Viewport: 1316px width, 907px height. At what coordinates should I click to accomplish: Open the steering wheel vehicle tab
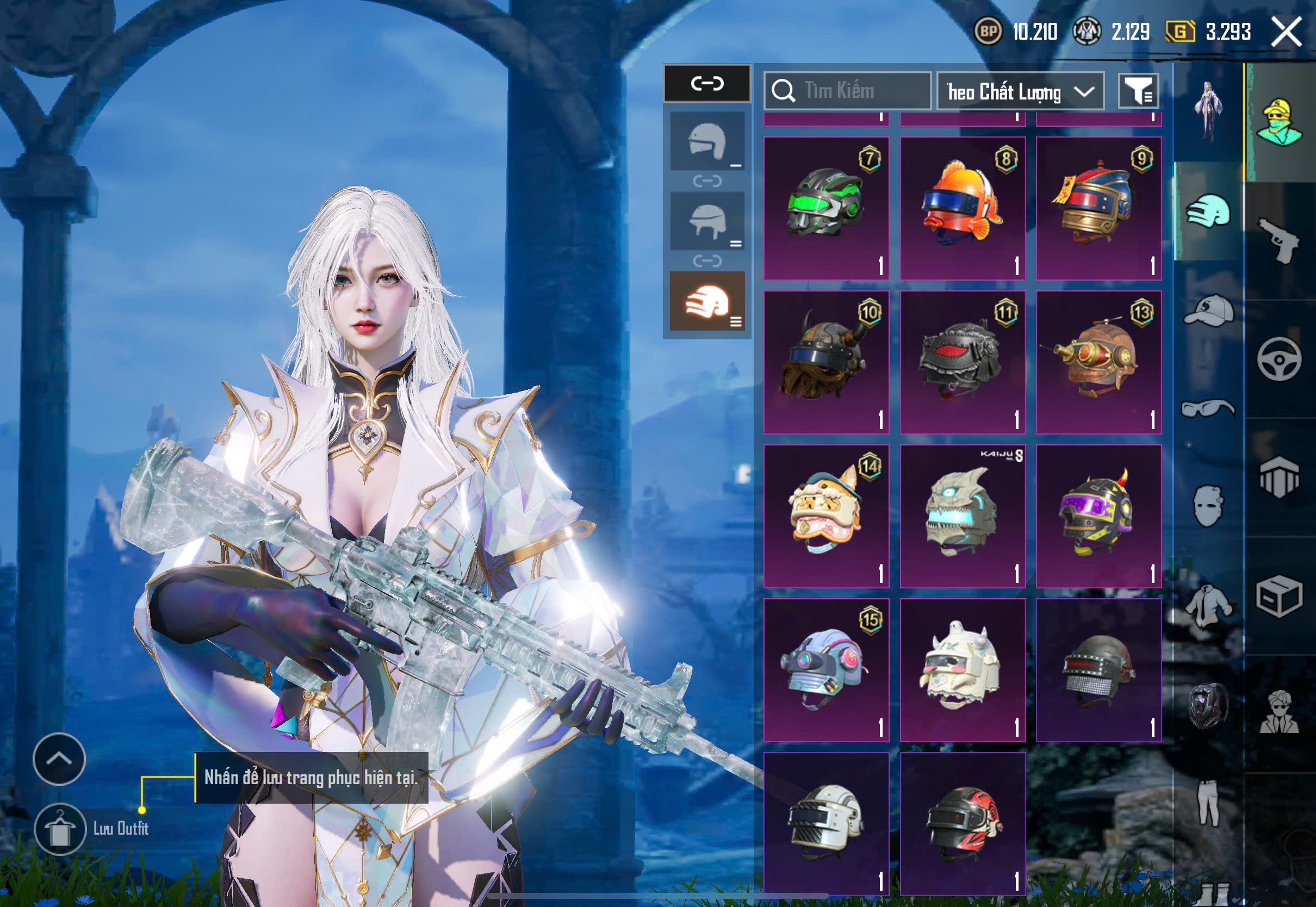[x=1279, y=359]
